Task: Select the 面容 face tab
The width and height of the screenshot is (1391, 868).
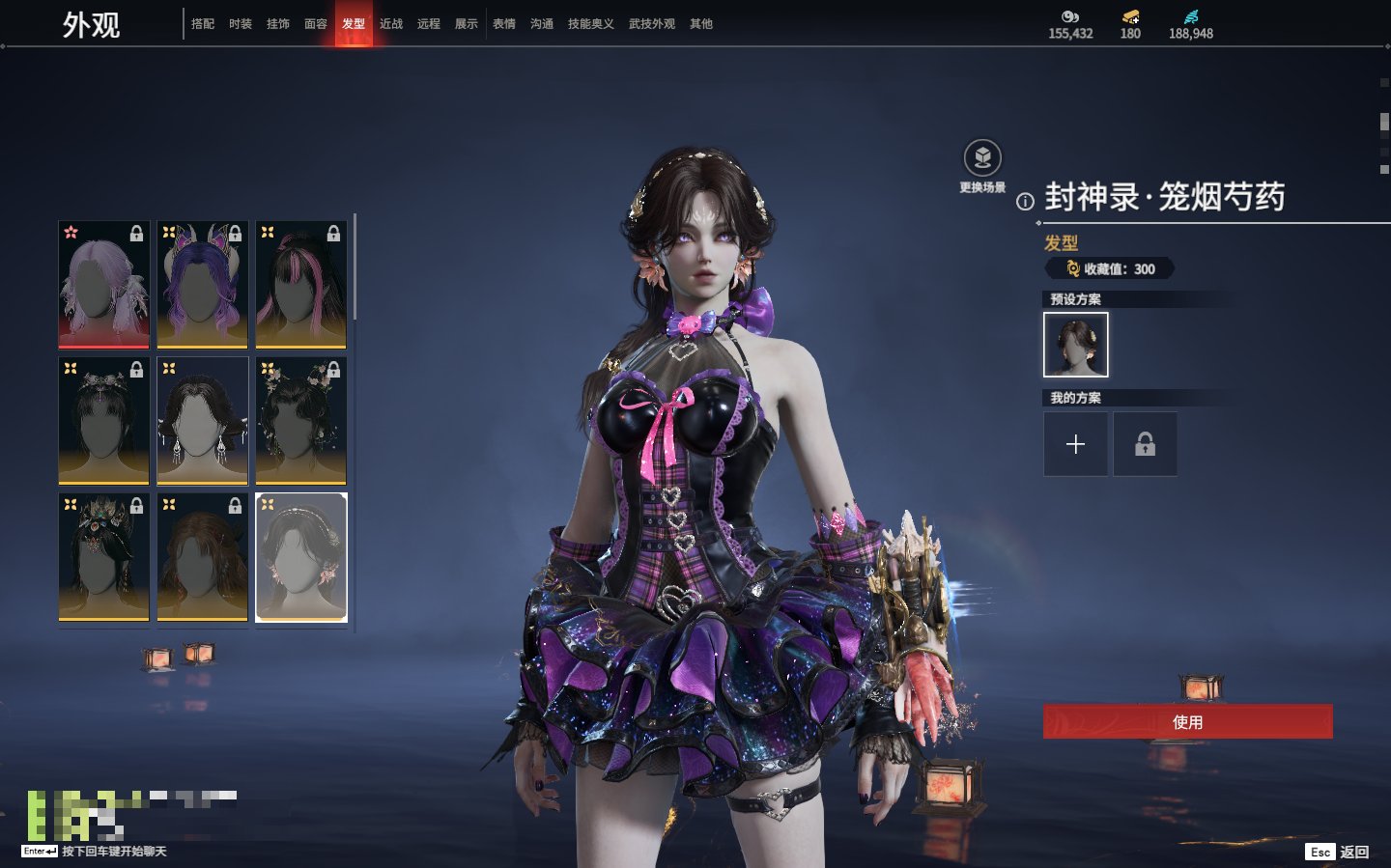Action: pyautogui.click(x=316, y=24)
